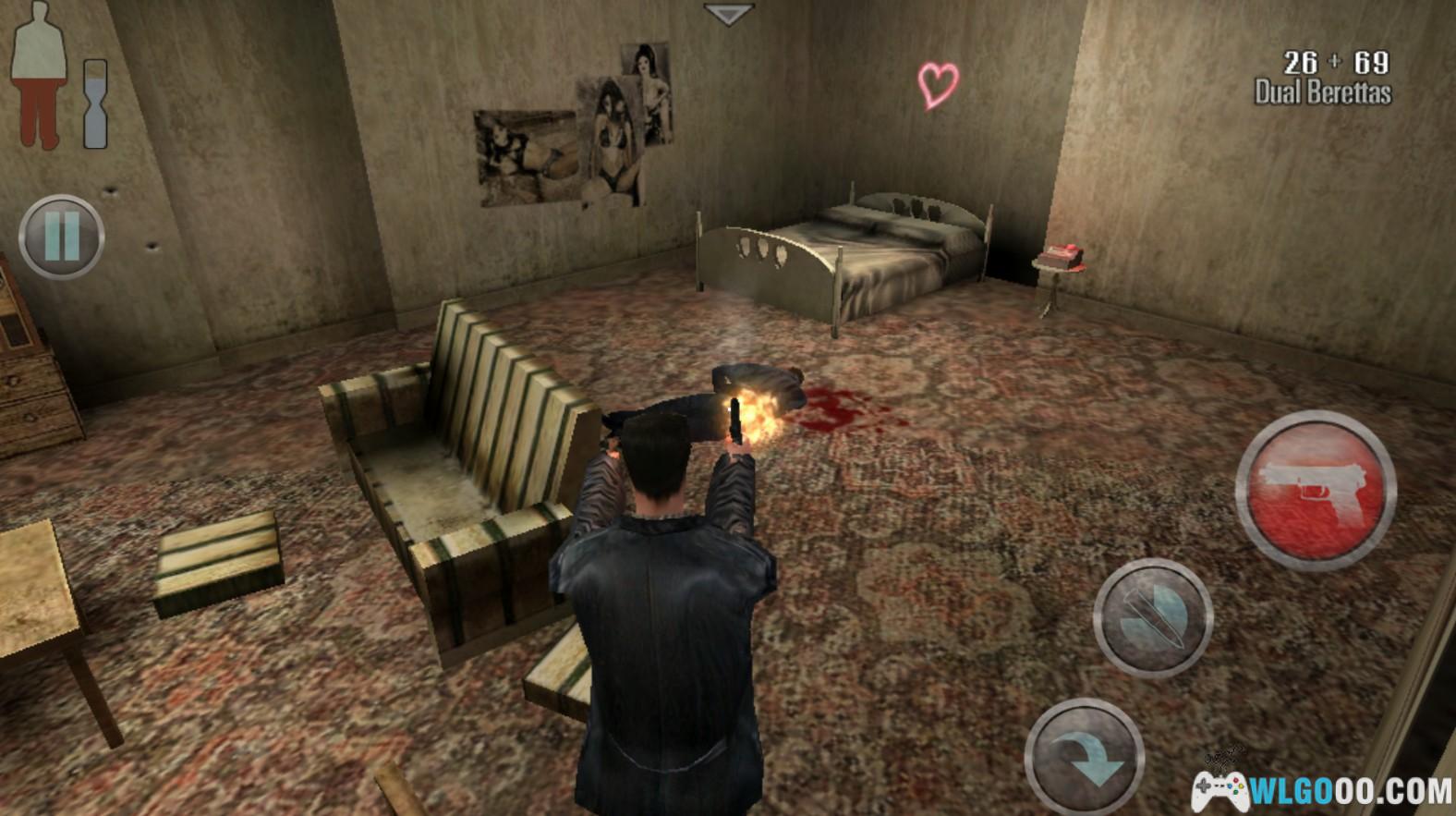Select the Dual Berettas entry in the HUD
The height and width of the screenshot is (816, 1456).
(1323, 91)
